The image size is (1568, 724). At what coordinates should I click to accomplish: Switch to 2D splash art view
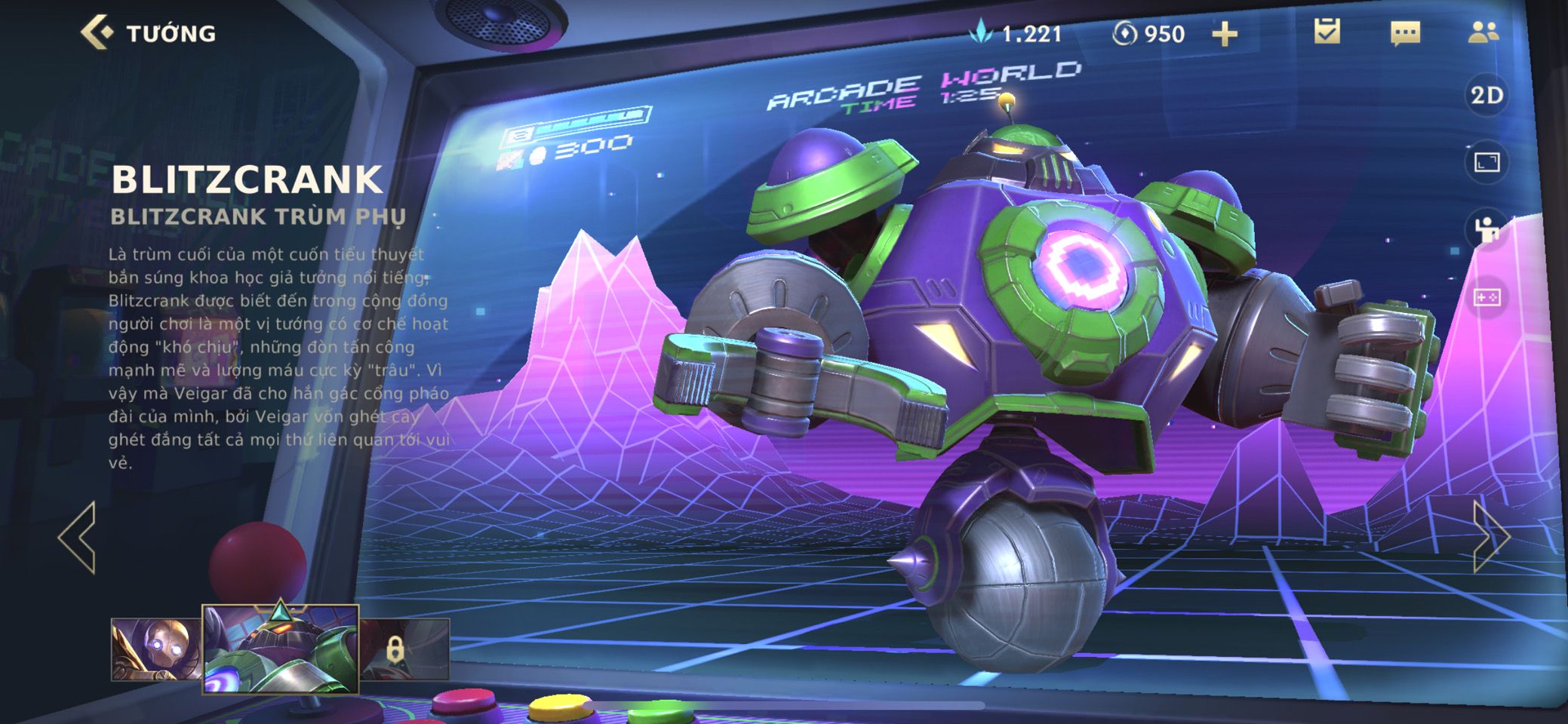pos(1487,96)
